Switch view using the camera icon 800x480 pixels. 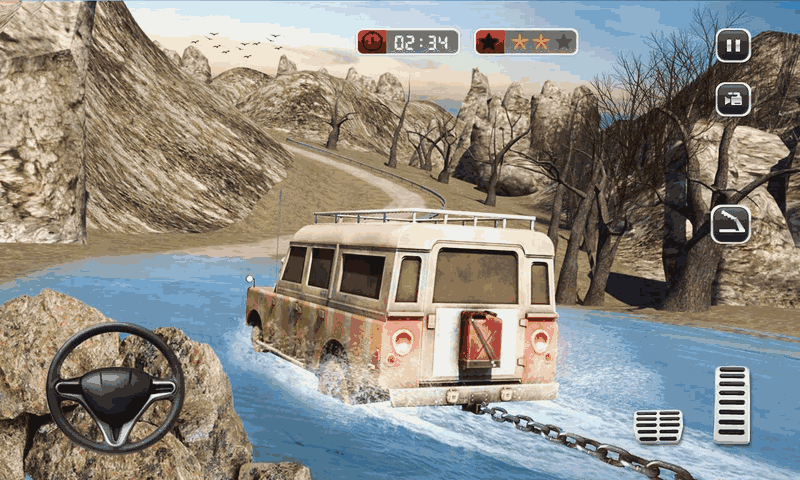pos(732,99)
